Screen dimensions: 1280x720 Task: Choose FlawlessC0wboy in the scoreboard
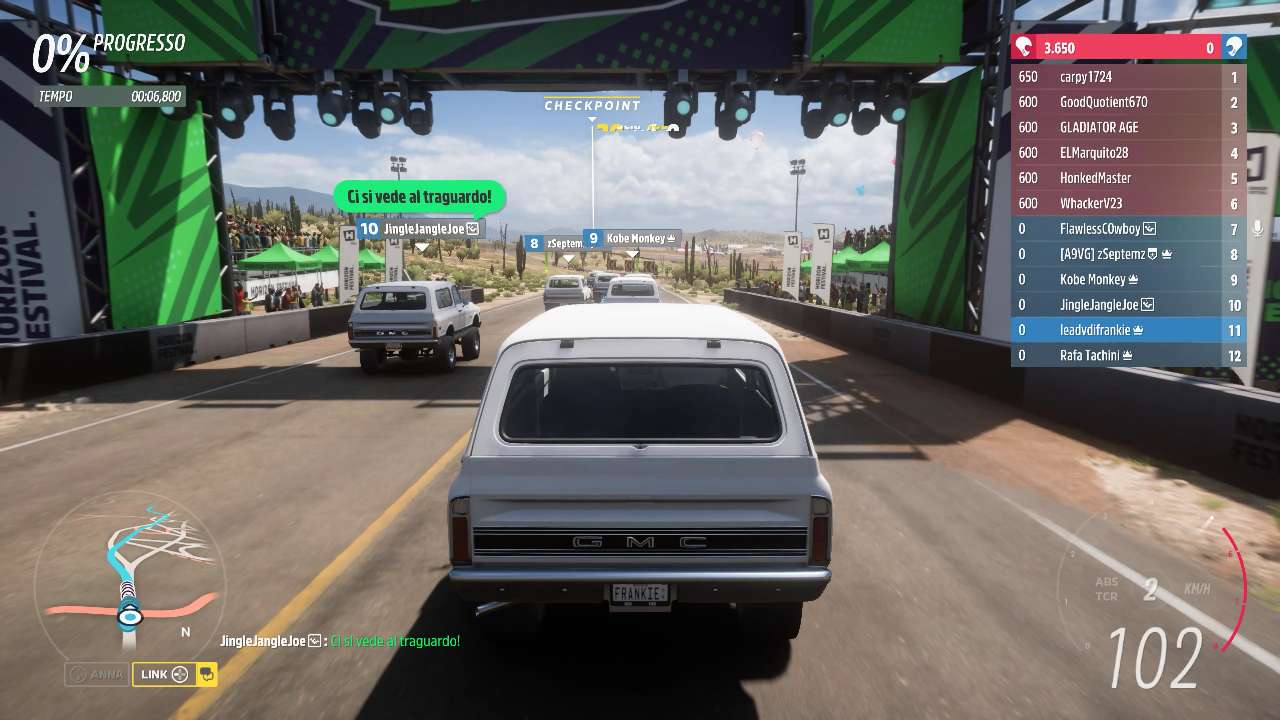(1128, 229)
